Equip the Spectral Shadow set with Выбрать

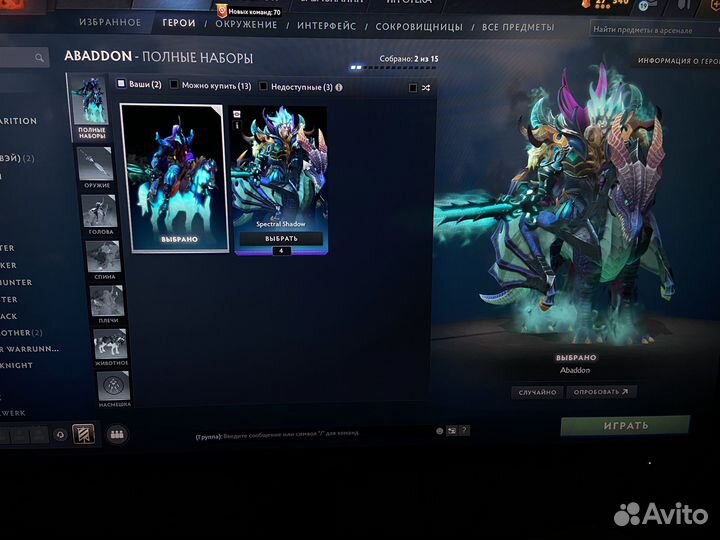coord(281,239)
